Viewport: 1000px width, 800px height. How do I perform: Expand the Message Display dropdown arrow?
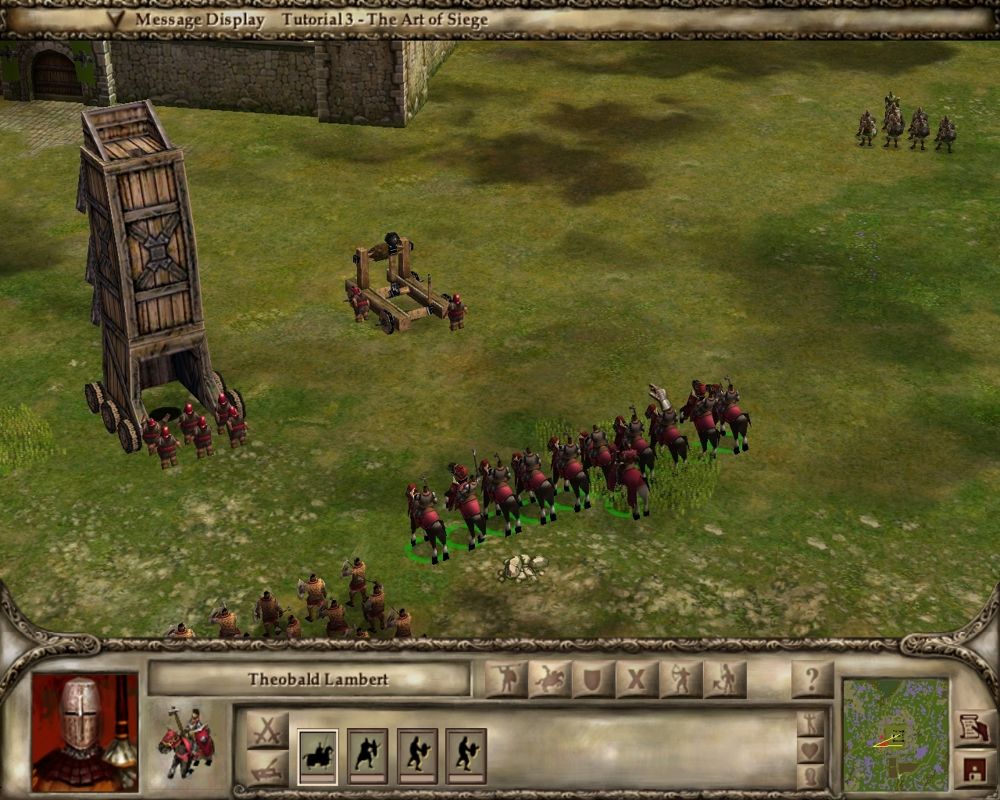coord(116,19)
